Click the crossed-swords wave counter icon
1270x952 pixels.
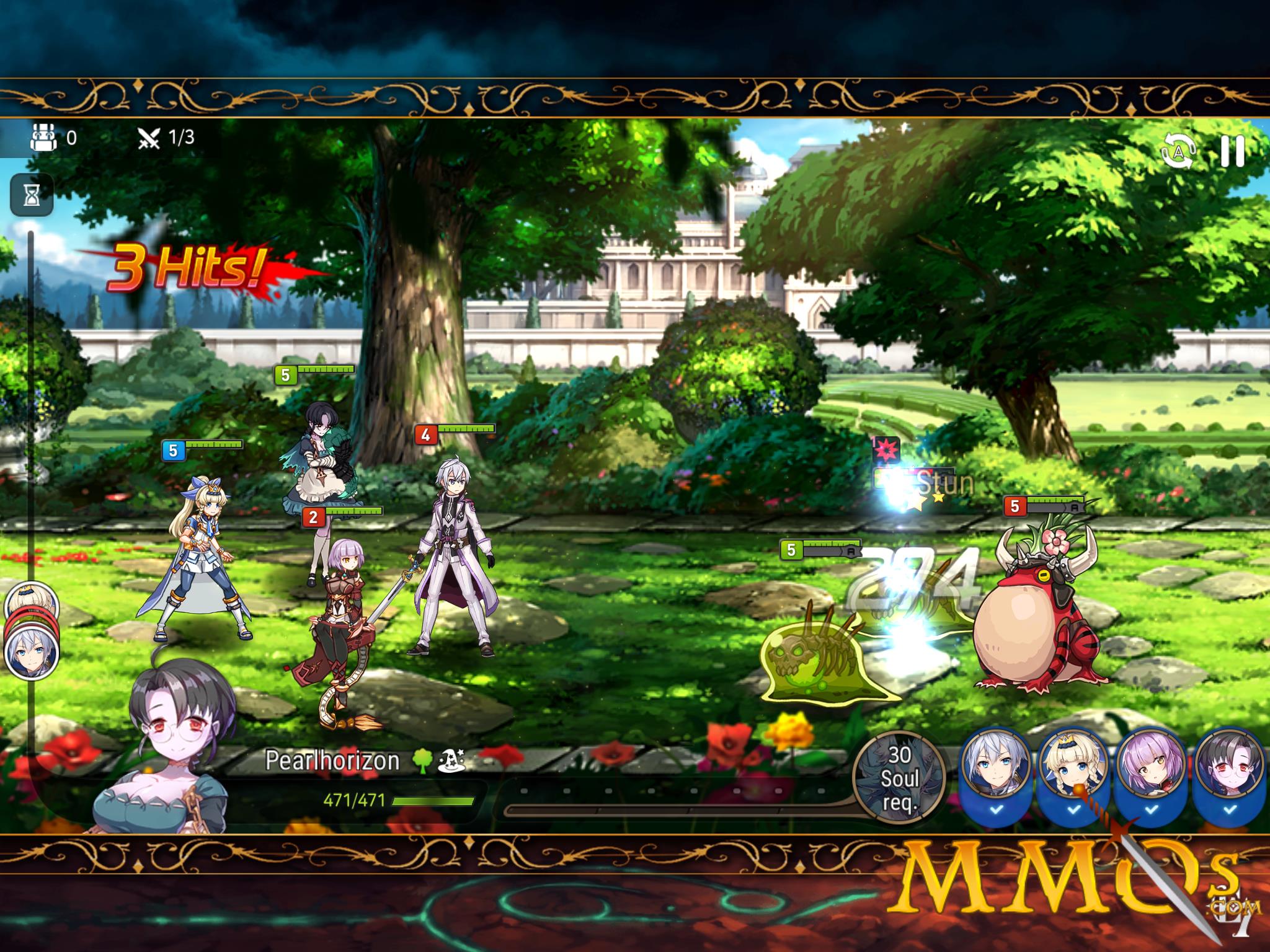151,139
